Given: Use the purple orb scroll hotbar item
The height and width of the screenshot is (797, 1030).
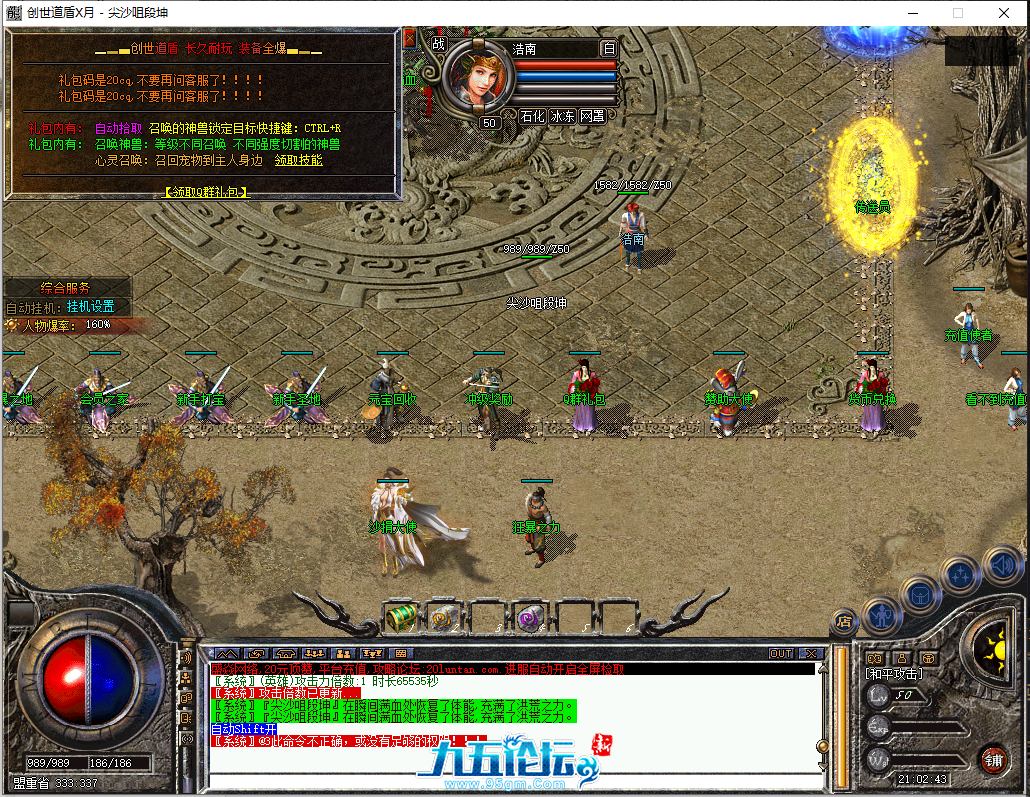Looking at the screenshot, I should 528,617.
